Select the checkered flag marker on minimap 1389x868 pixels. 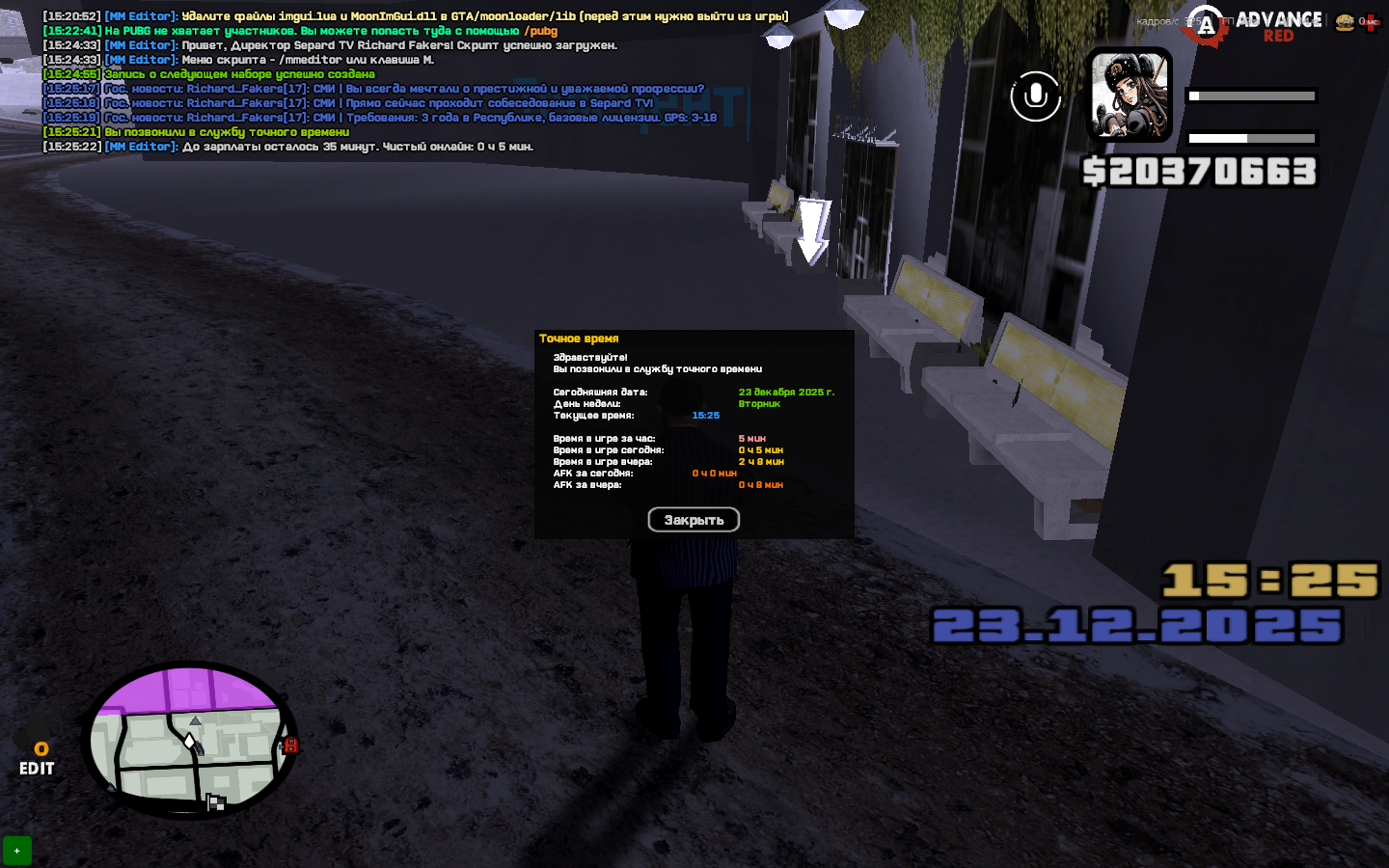pyautogui.click(x=215, y=802)
